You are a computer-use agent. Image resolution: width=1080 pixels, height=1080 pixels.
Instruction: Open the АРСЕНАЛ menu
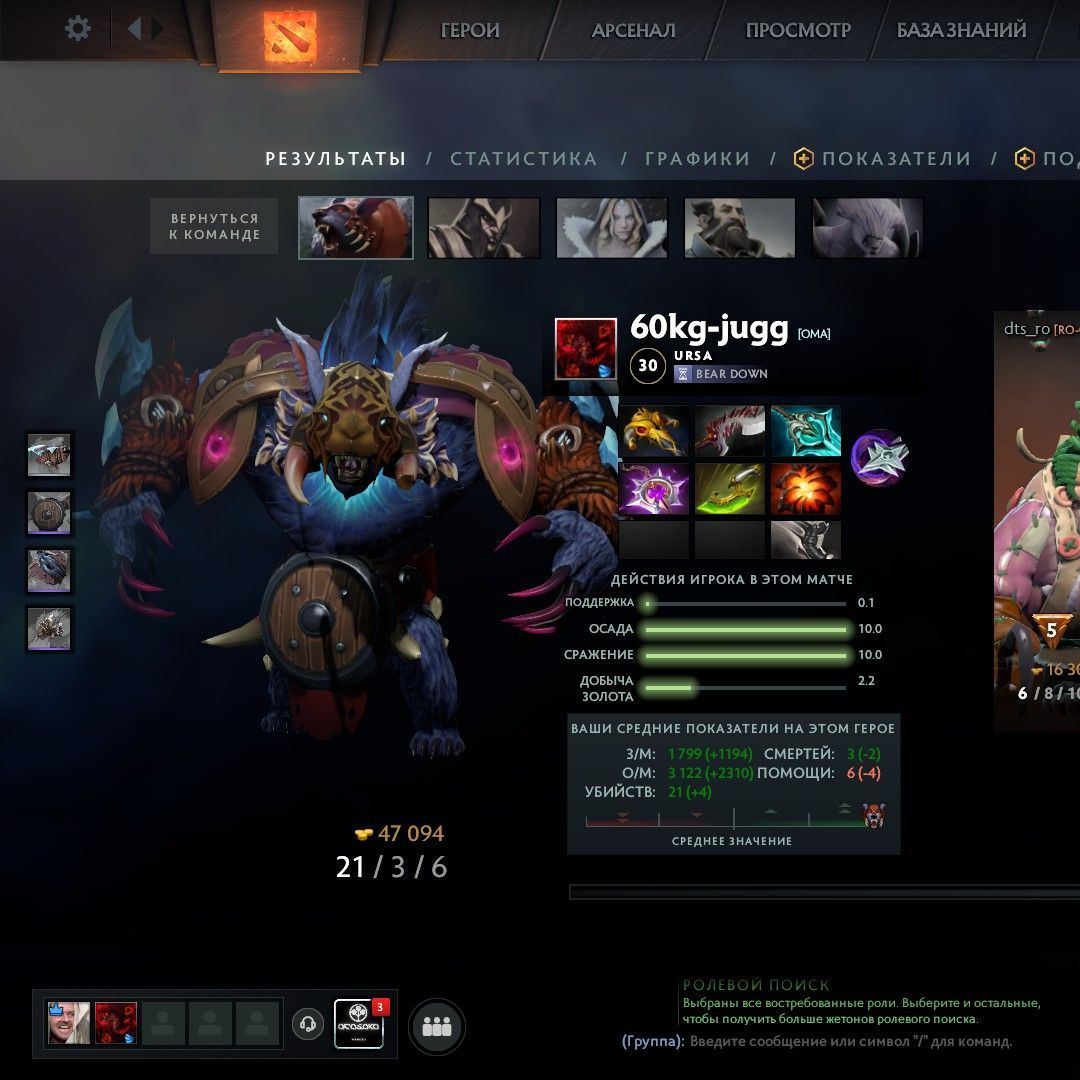click(x=633, y=30)
